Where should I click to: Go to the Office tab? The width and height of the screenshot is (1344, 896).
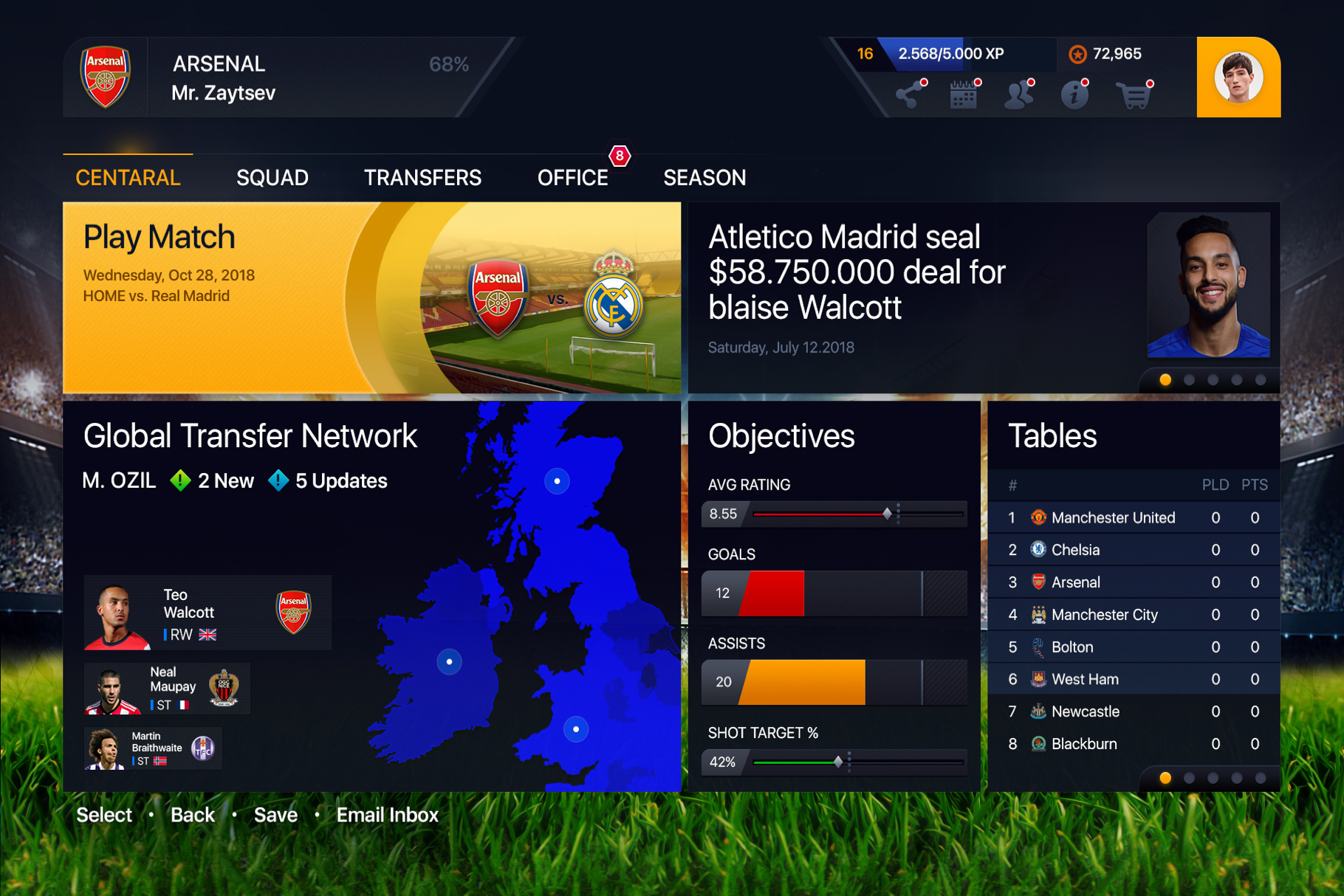(572, 178)
